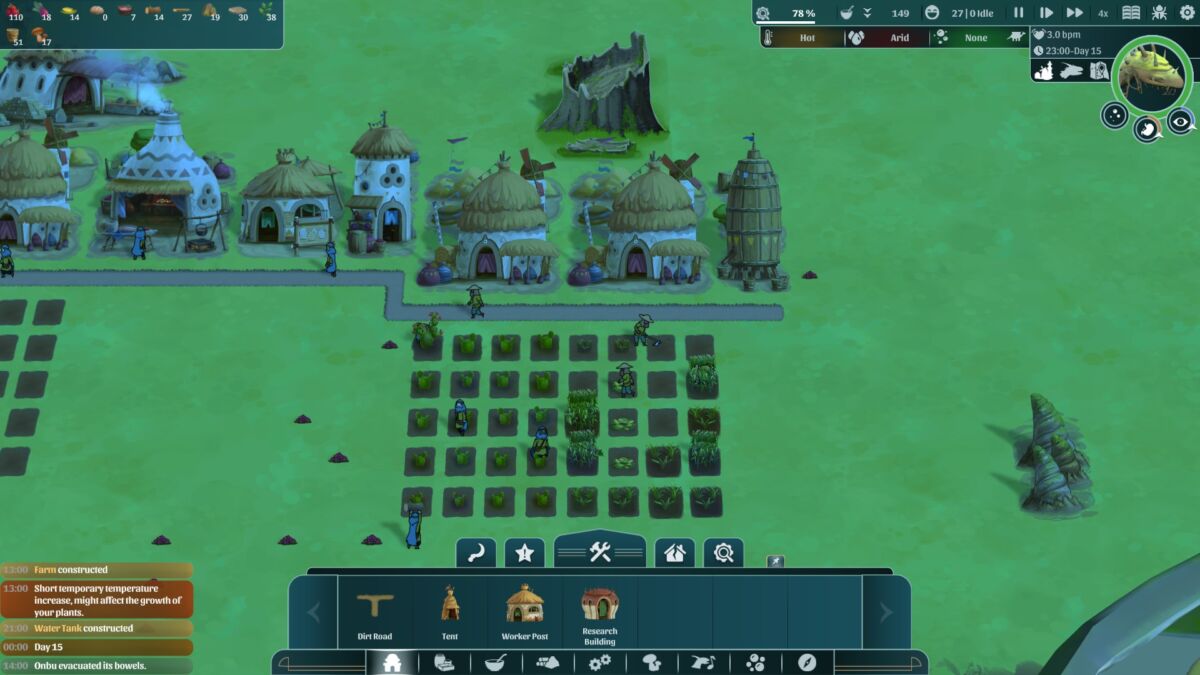Switch to the food bowl build category
The height and width of the screenshot is (675, 1200).
[x=495, y=662]
